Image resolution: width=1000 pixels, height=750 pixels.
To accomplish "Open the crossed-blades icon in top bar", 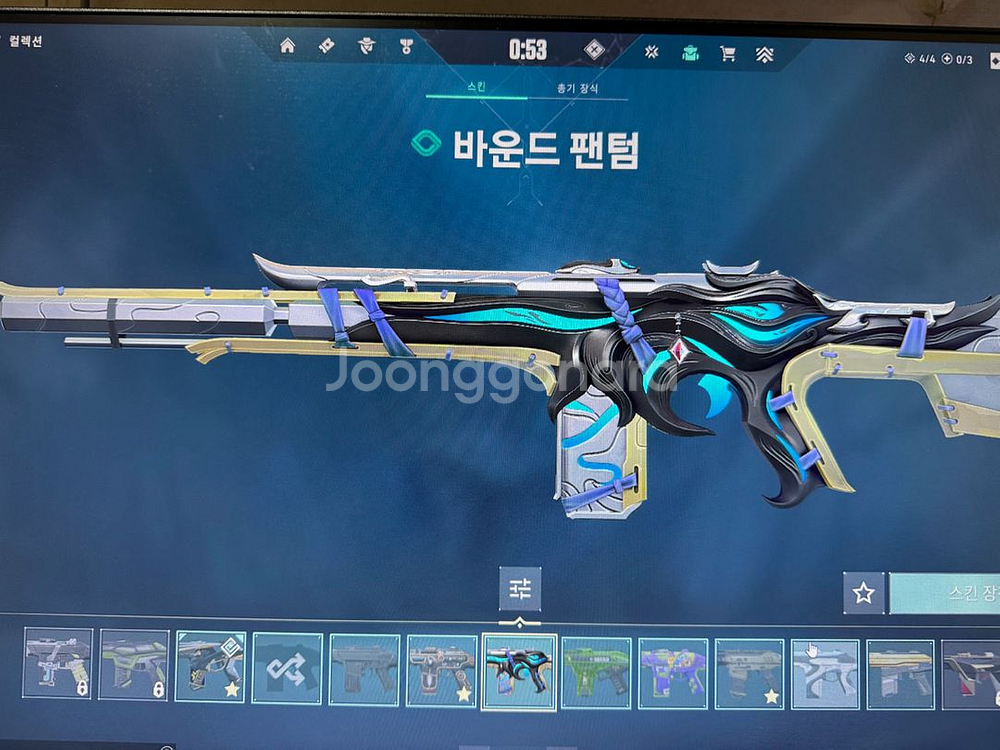I will 651,52.
